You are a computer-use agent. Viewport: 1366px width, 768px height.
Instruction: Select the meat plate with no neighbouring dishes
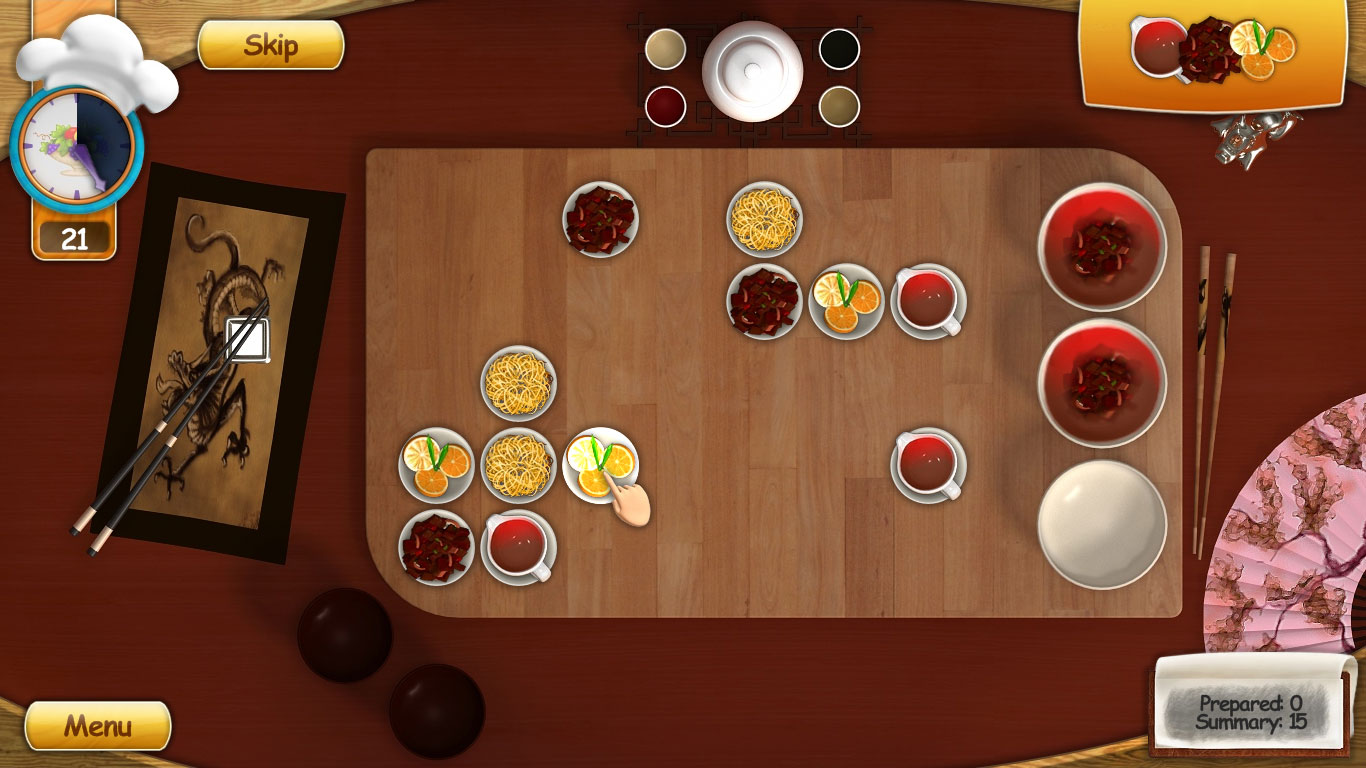[x=600, y=219]
